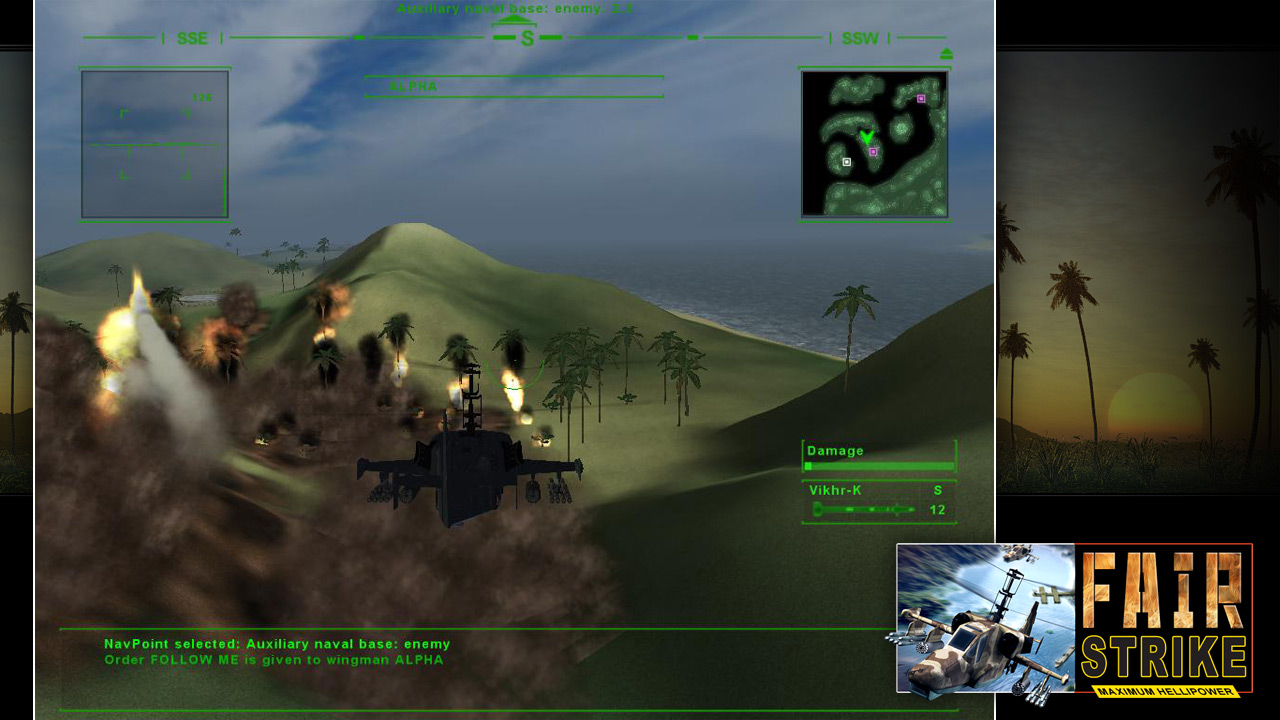Click the eject arrow icon above the minimap

point(944,55)
